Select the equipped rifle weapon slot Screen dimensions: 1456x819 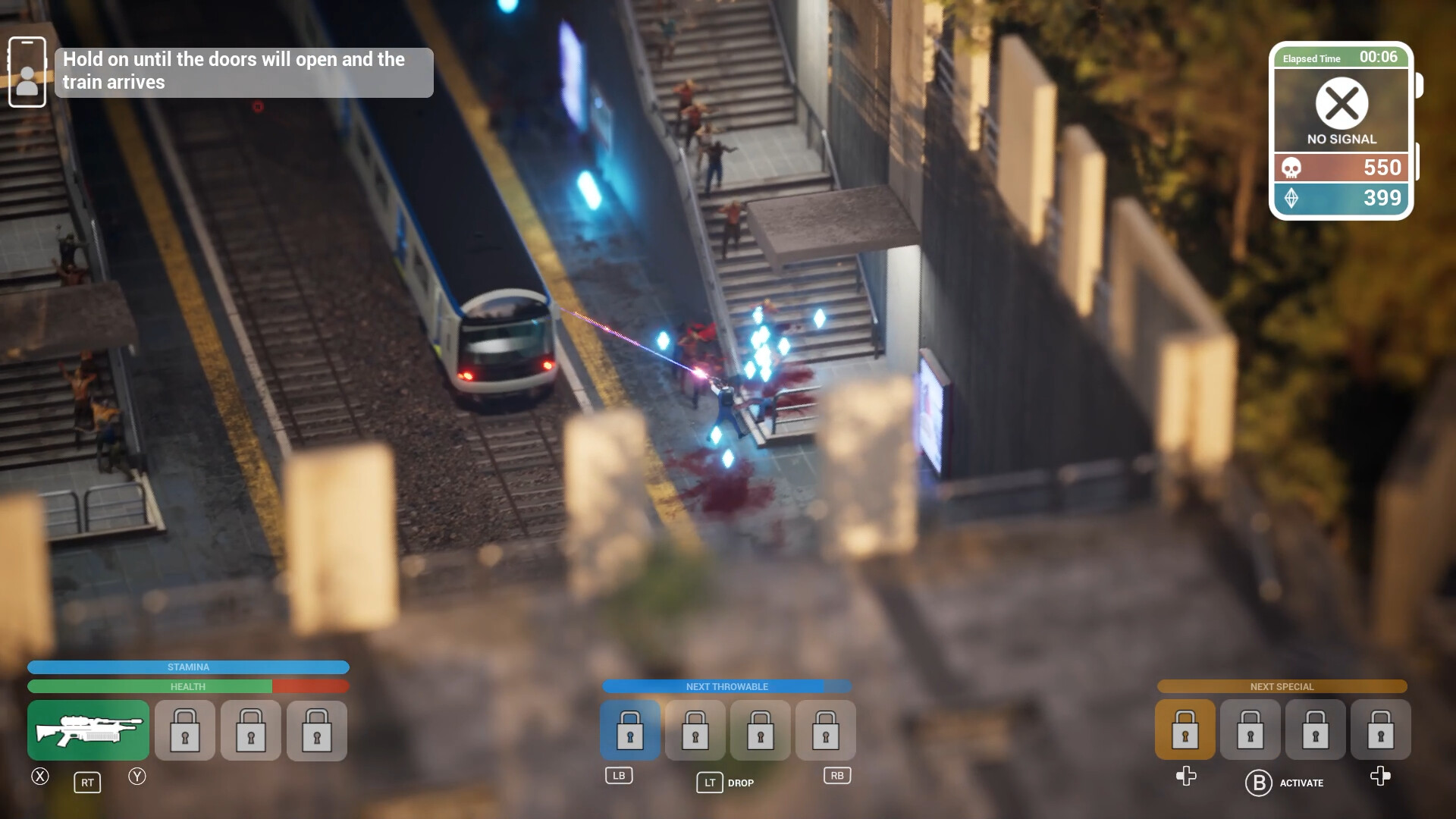tap(87, 730)
